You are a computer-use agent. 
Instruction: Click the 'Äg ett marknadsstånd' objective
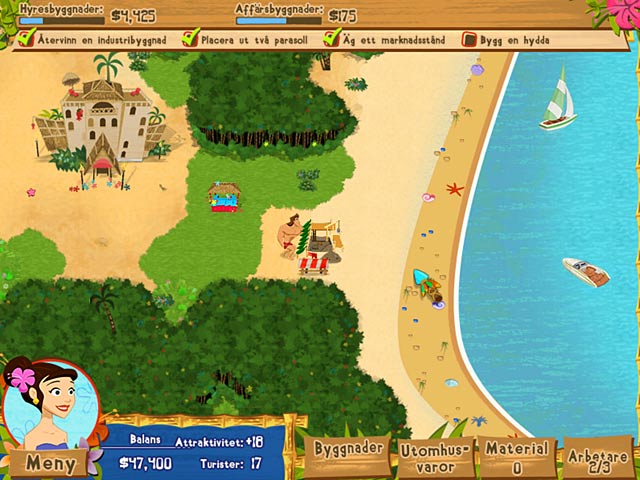387,40
